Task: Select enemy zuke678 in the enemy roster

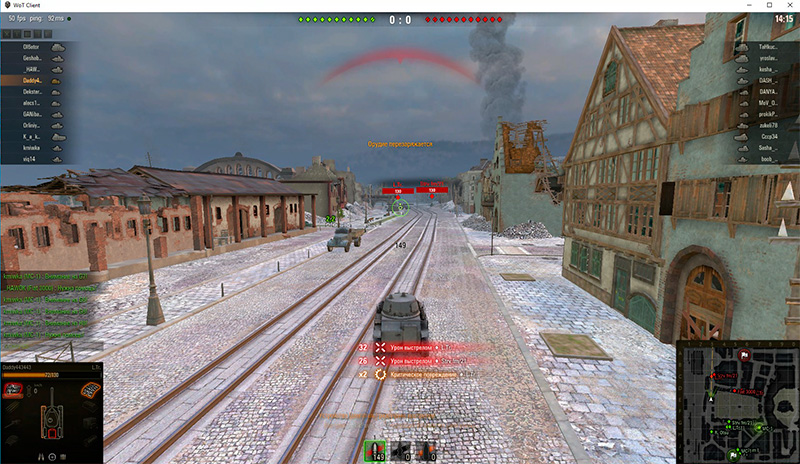Action: point(765,125)
